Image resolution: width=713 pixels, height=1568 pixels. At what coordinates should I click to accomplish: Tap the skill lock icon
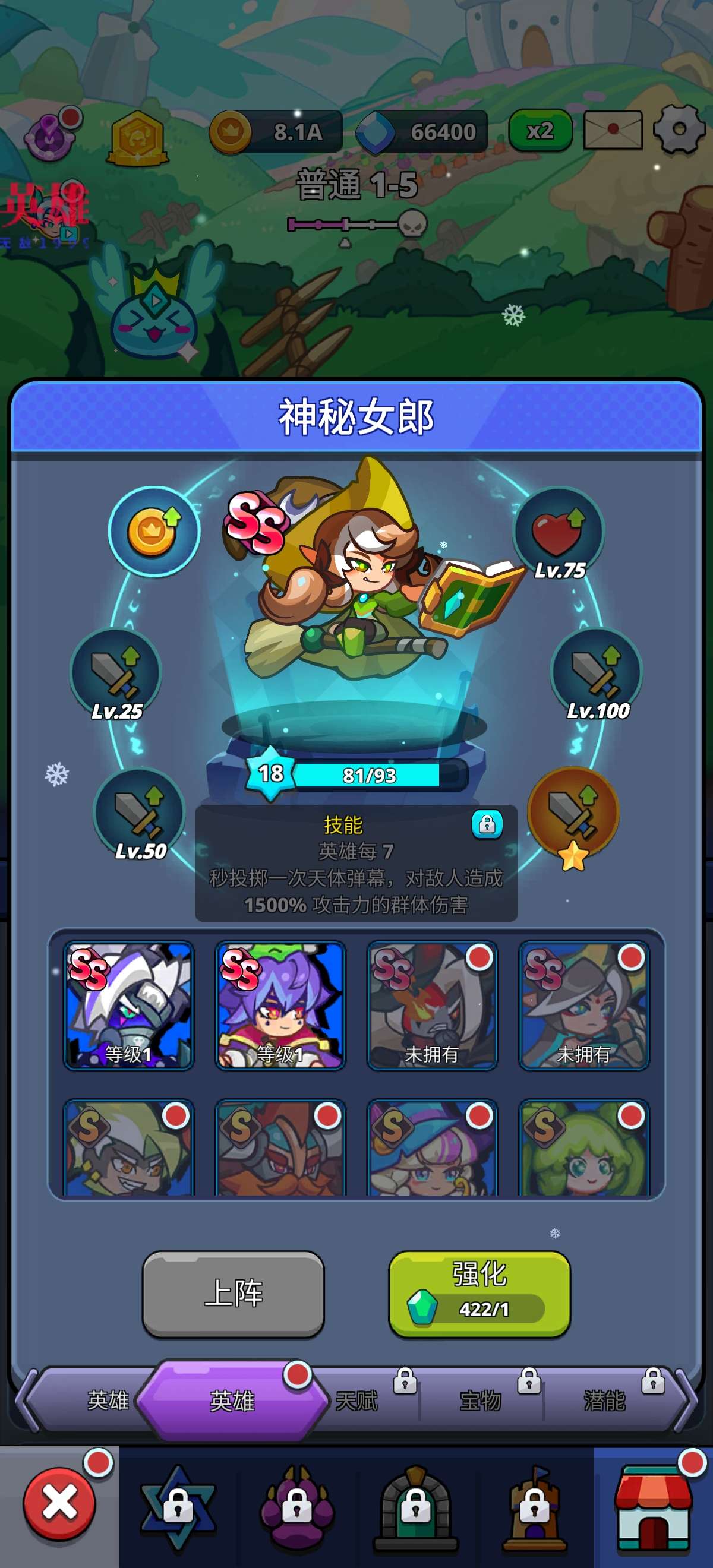[487, 824]
